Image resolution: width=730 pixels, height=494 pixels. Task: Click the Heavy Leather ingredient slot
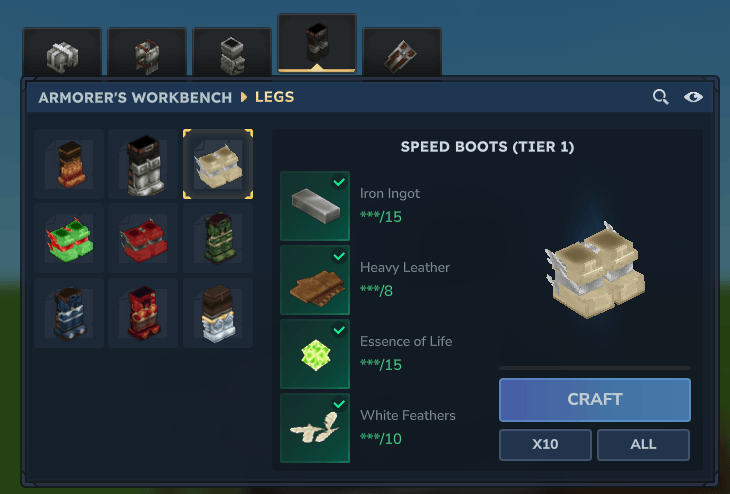click(x=315, y=280)
